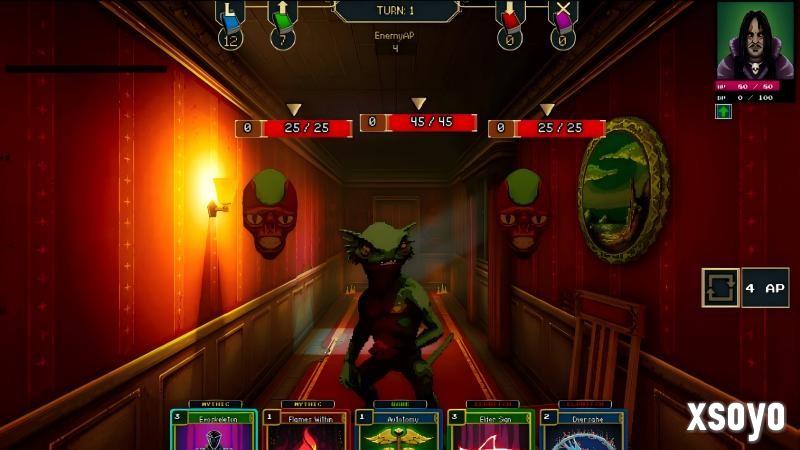Choose the Elder Sign card
Image resolution: width=800 pixels, height=450 pixels.
coord(493,429)
